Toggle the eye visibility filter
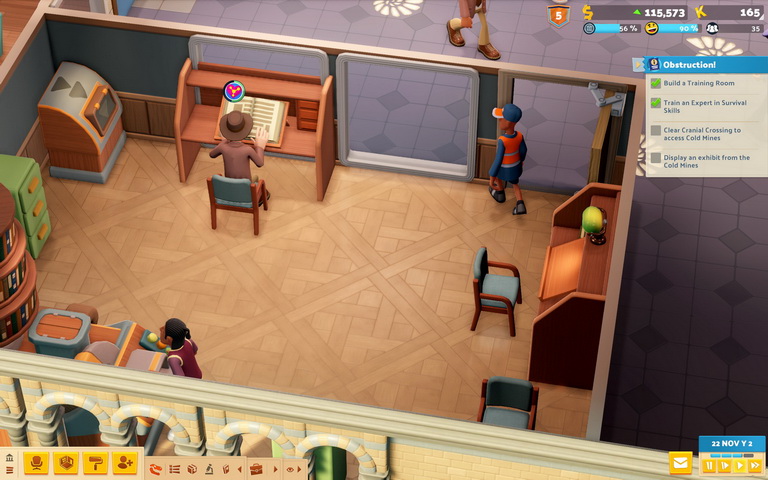 coord(291,468)
